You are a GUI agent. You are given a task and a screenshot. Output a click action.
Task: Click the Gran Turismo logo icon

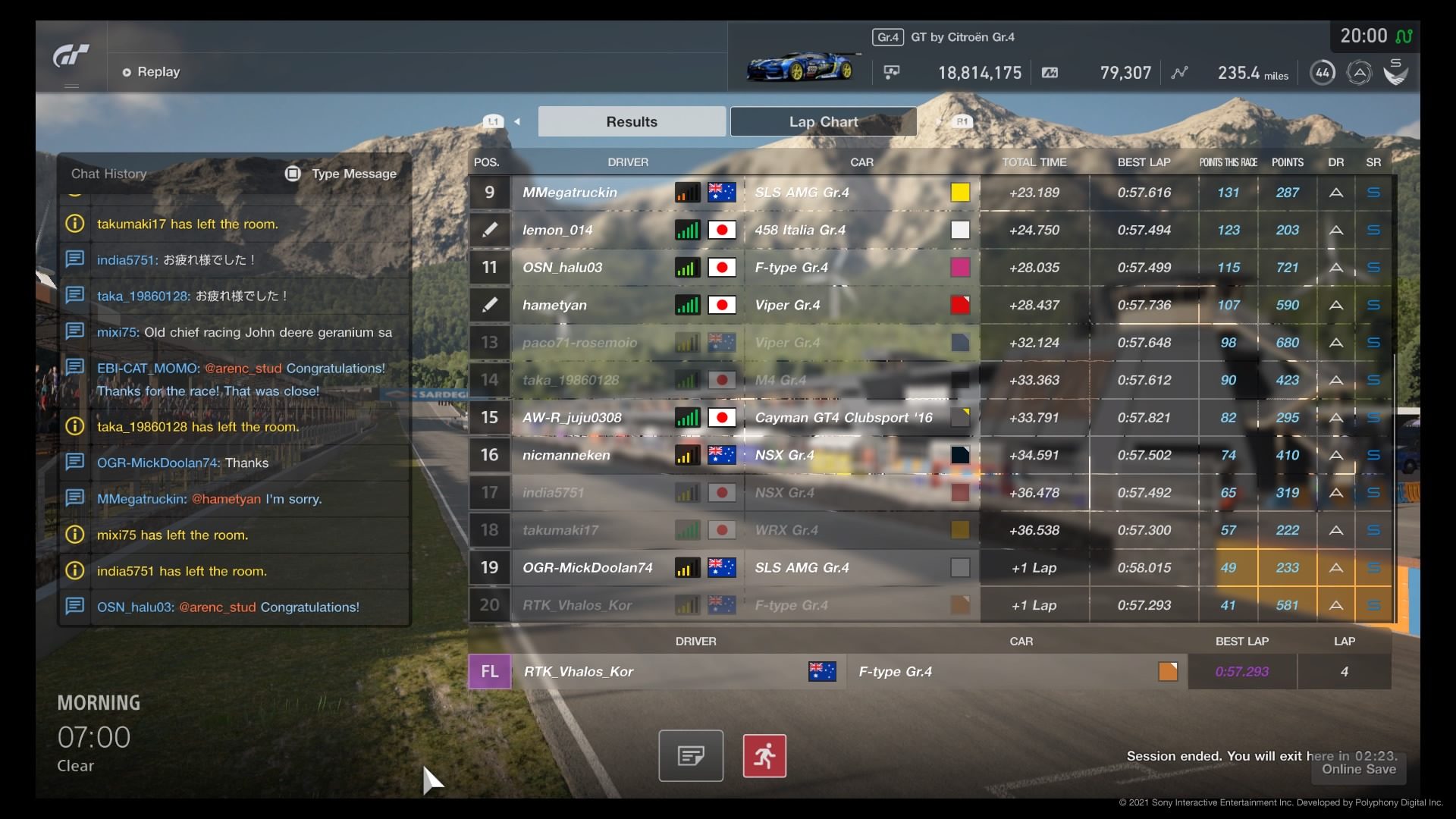point(71,57)
